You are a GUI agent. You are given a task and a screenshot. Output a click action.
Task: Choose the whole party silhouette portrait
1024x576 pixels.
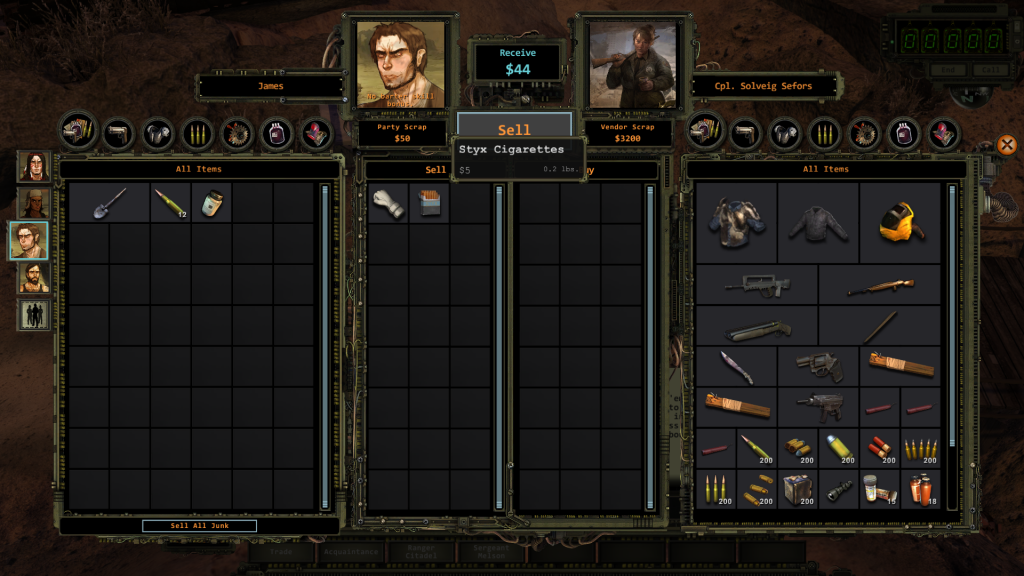[33, 315]
